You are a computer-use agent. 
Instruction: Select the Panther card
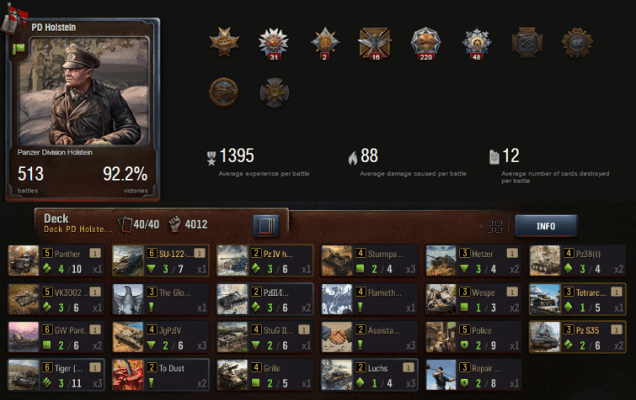56,260
